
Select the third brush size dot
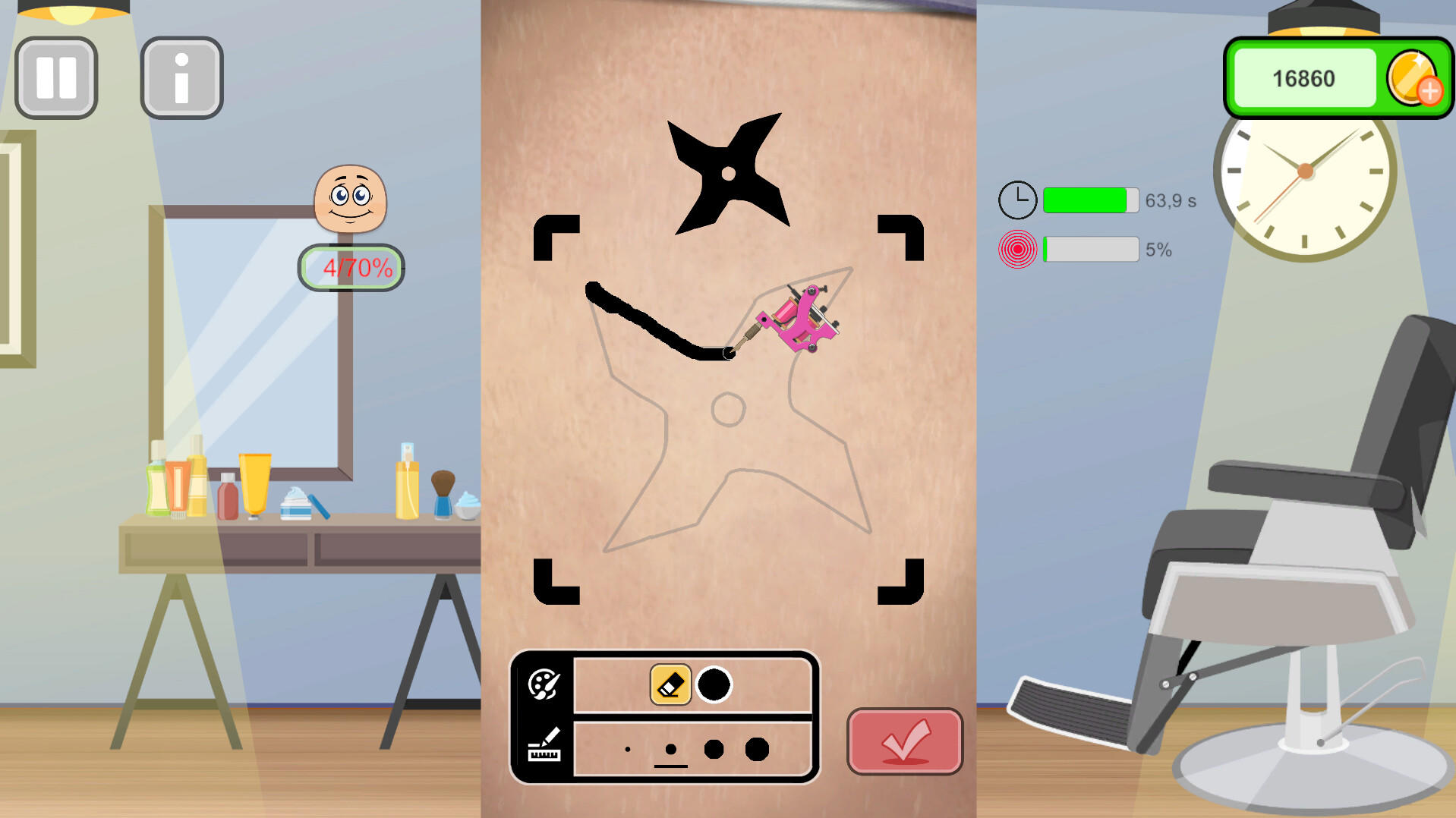pyautogui.click(x=714, y=748)
